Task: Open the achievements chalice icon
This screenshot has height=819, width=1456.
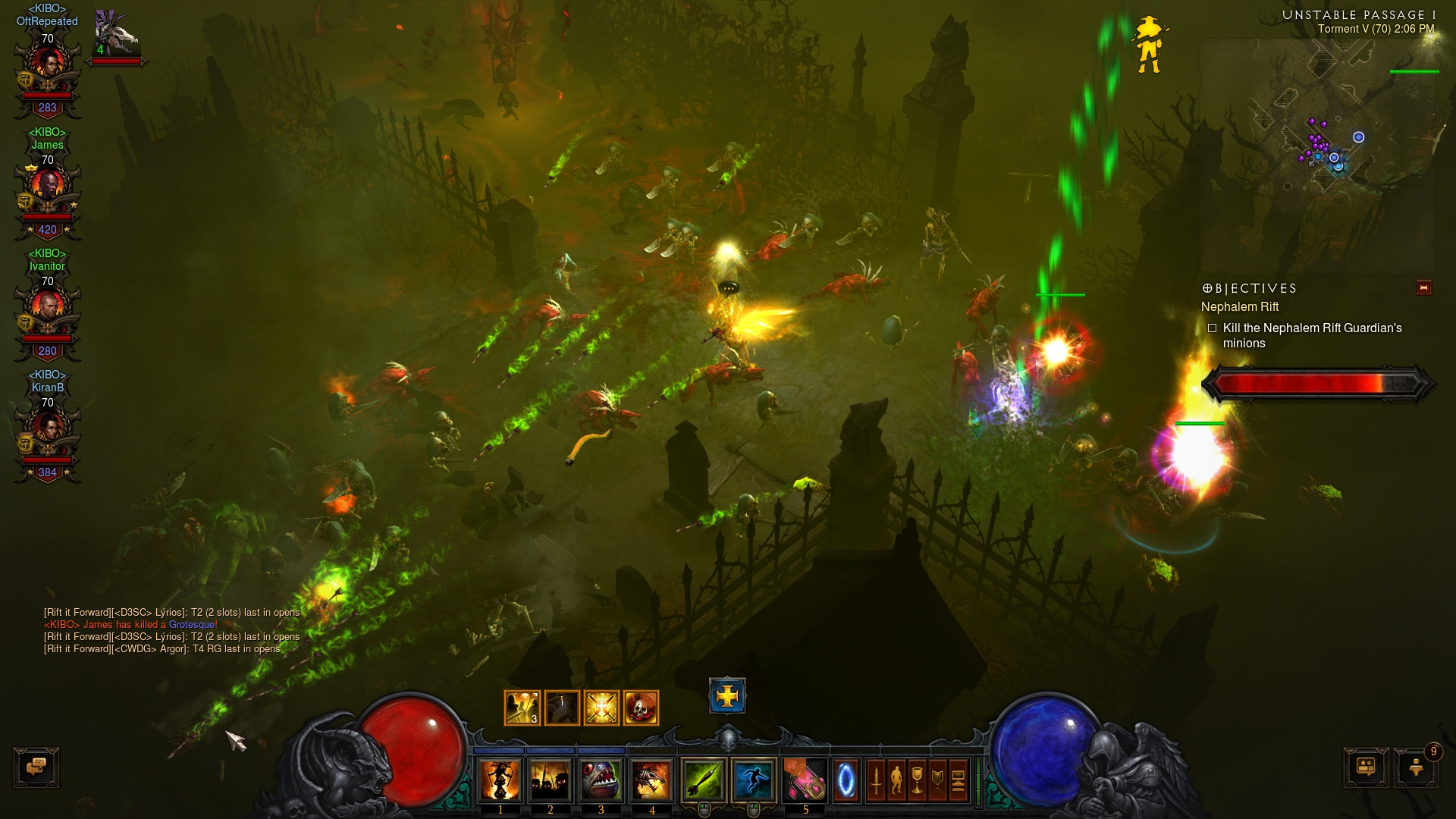Action: (917, 780)
